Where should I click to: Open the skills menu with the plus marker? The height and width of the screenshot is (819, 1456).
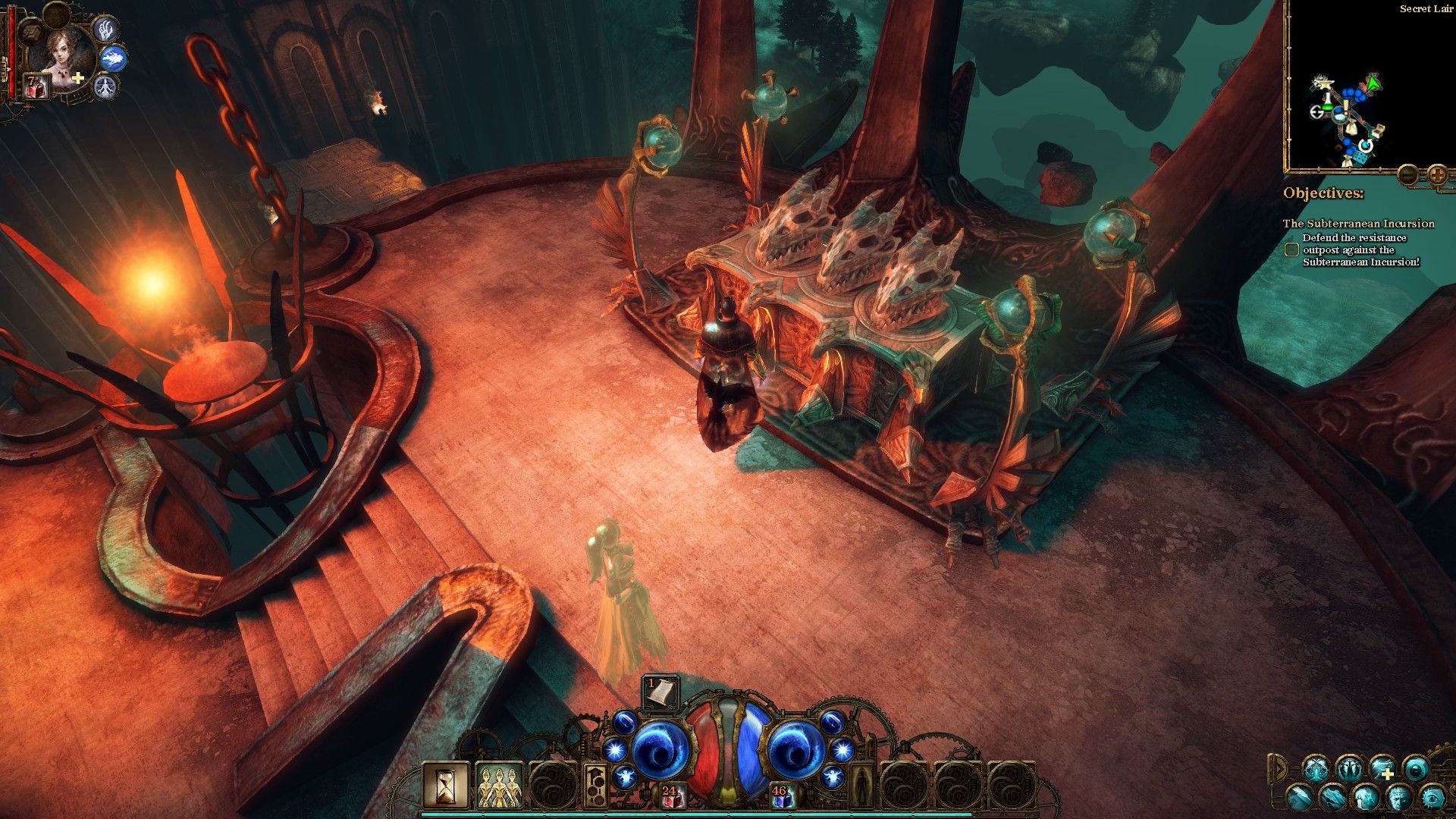pyautogui.click(x=1382, y=769)
